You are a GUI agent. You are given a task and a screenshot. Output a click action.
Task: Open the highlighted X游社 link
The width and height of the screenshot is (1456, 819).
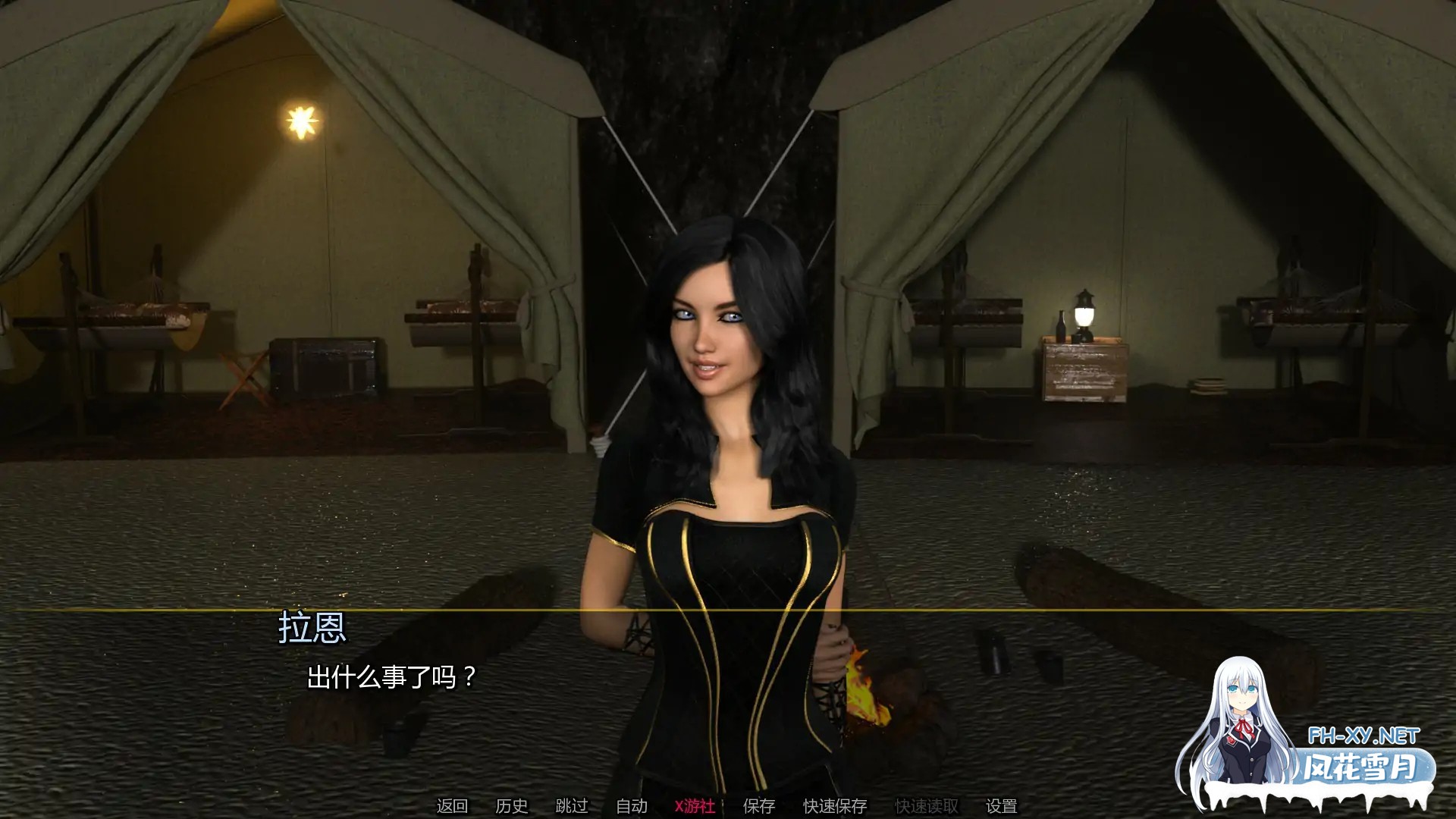click(695, 806)
